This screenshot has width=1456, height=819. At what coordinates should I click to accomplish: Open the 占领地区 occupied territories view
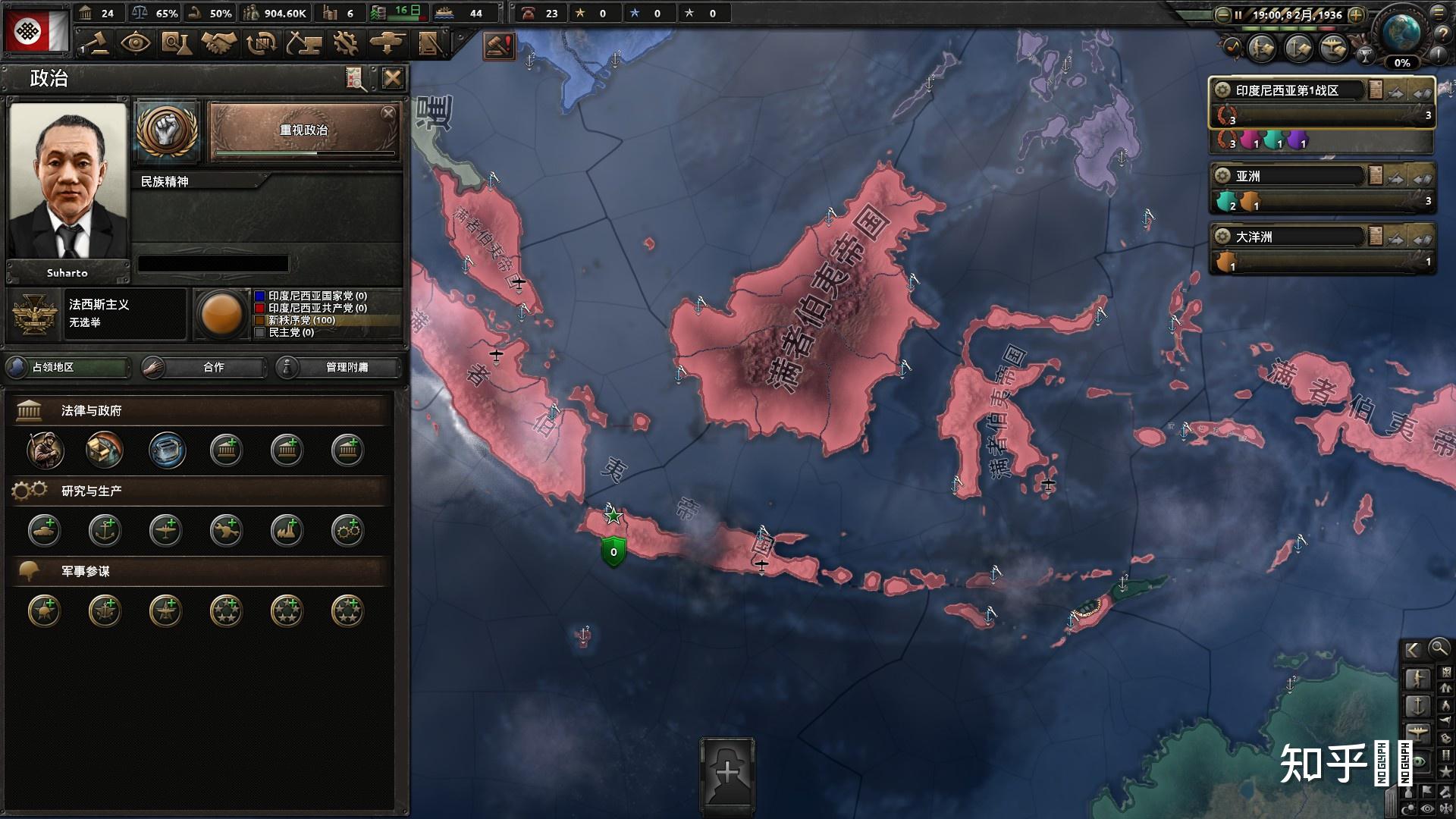tap(67, 367)
